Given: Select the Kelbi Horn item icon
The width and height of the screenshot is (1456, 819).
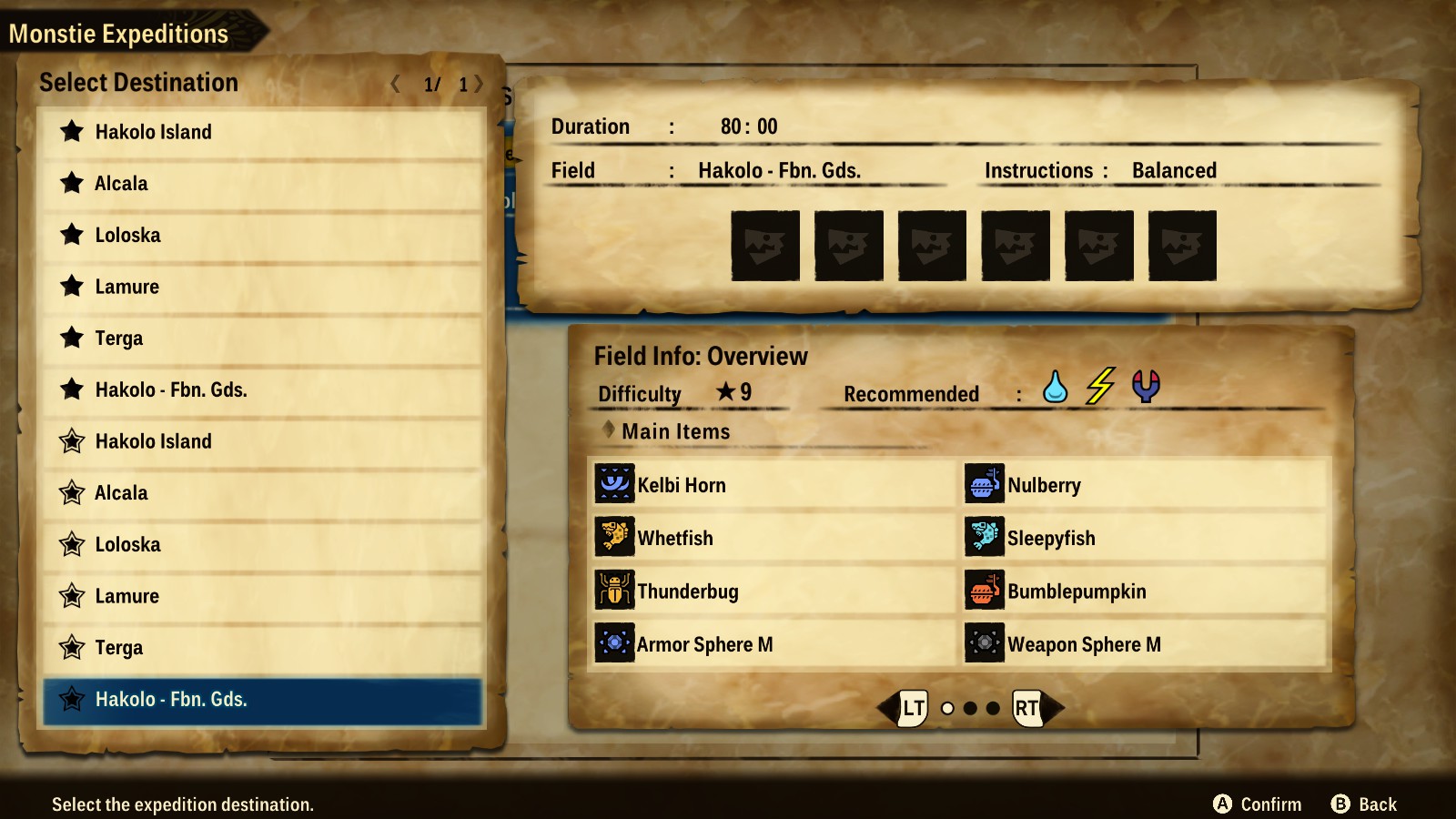Looking at the screenshot, I should (615, 485).
